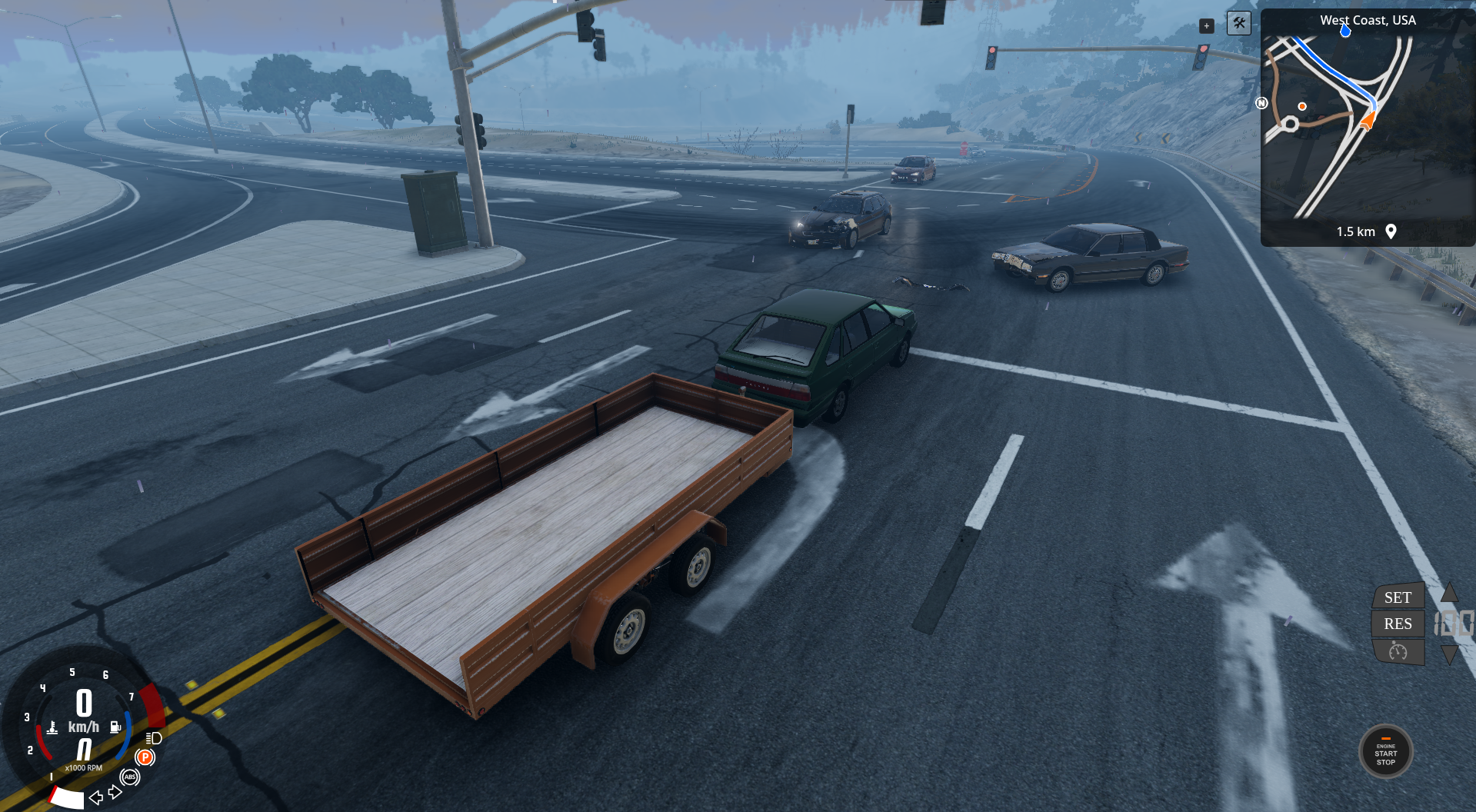The width and height of the screenshot is (1476, 812).
Task: Toggle the headlights icon on the tachometer
Action: (x=154, y=738)
